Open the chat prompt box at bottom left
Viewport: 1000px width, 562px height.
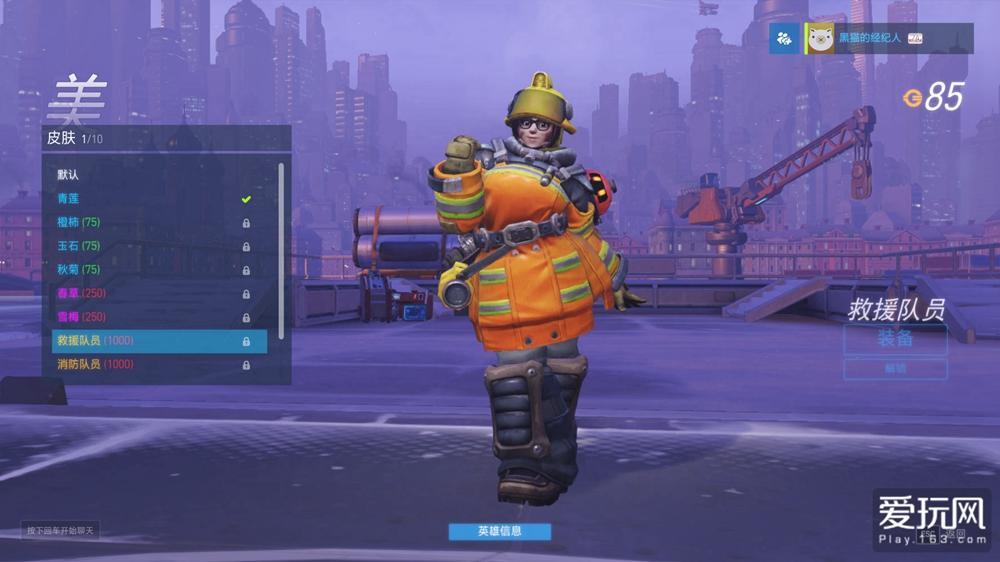(x=61, y=531)
